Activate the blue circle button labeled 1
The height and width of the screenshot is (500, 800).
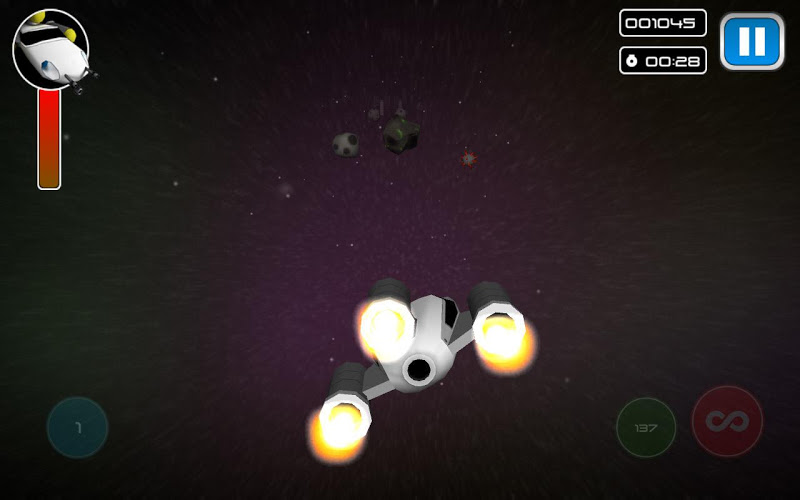[77, 428]
